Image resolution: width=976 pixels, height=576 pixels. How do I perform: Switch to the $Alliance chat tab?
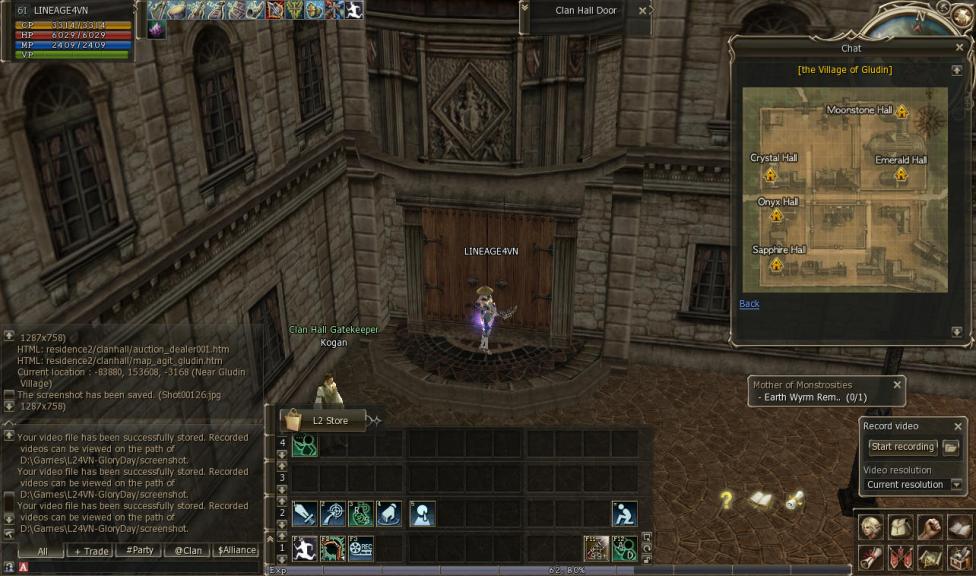point(236,551)
